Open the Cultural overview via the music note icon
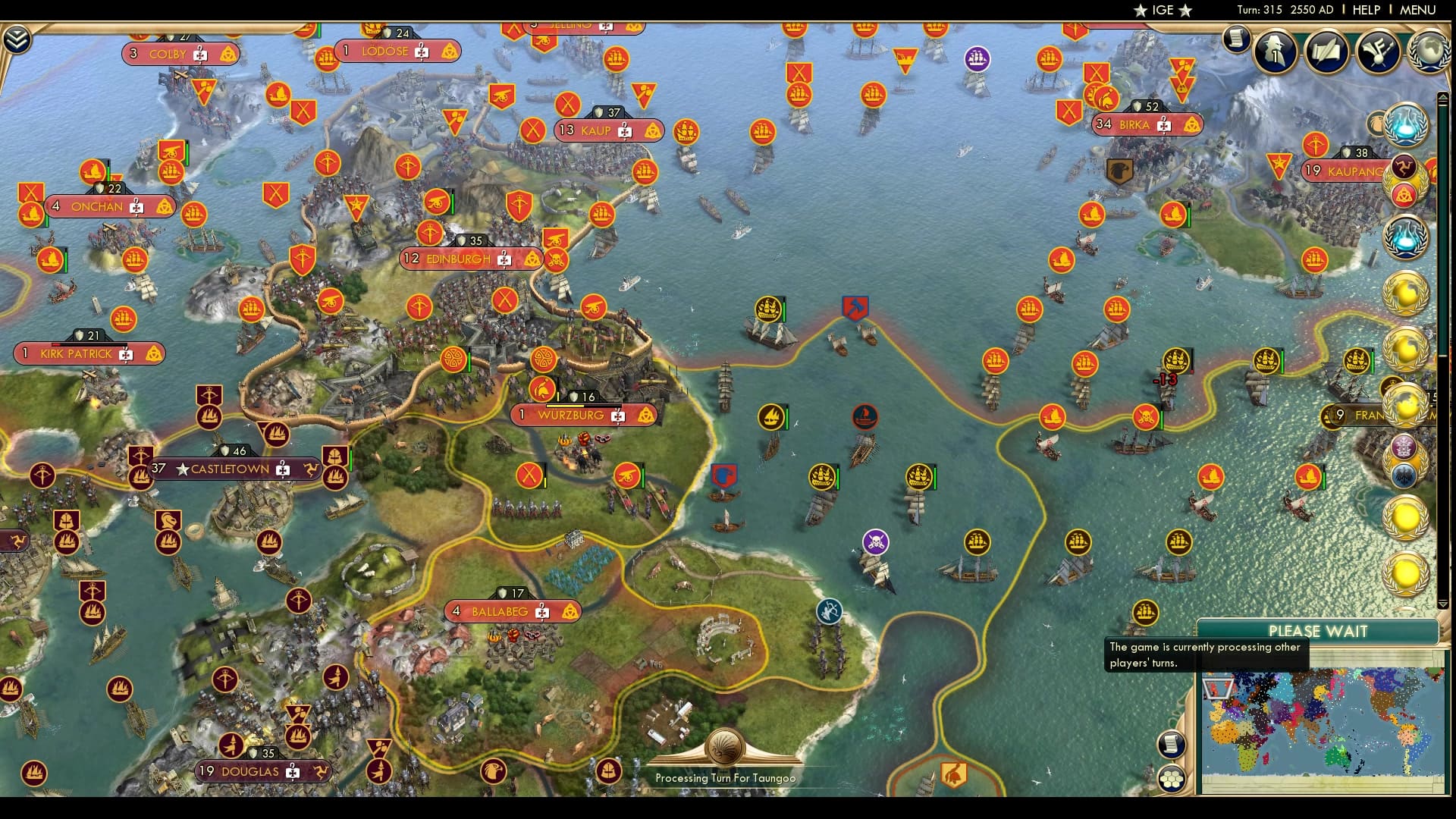Image resolution: width=1456 pixels, height=819 pixels. 1378,52
